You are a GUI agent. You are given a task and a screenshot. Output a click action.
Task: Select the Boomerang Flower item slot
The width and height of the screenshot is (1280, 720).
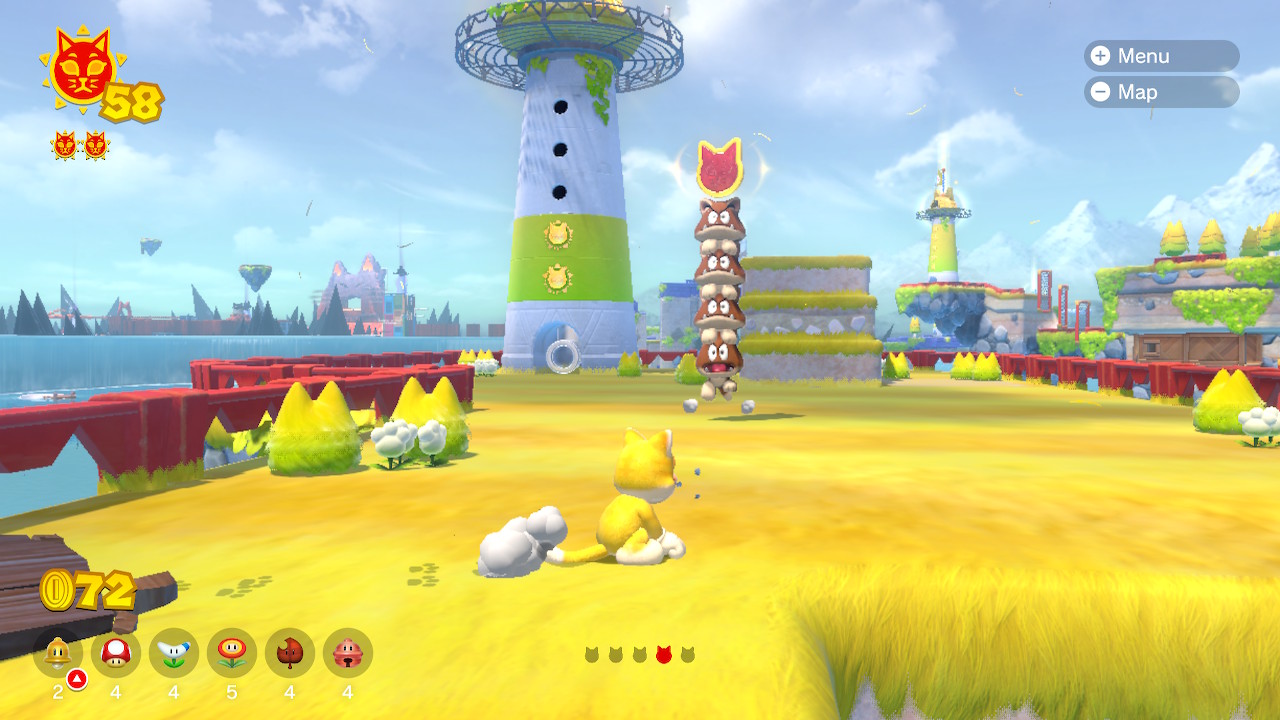coord(174,653)
